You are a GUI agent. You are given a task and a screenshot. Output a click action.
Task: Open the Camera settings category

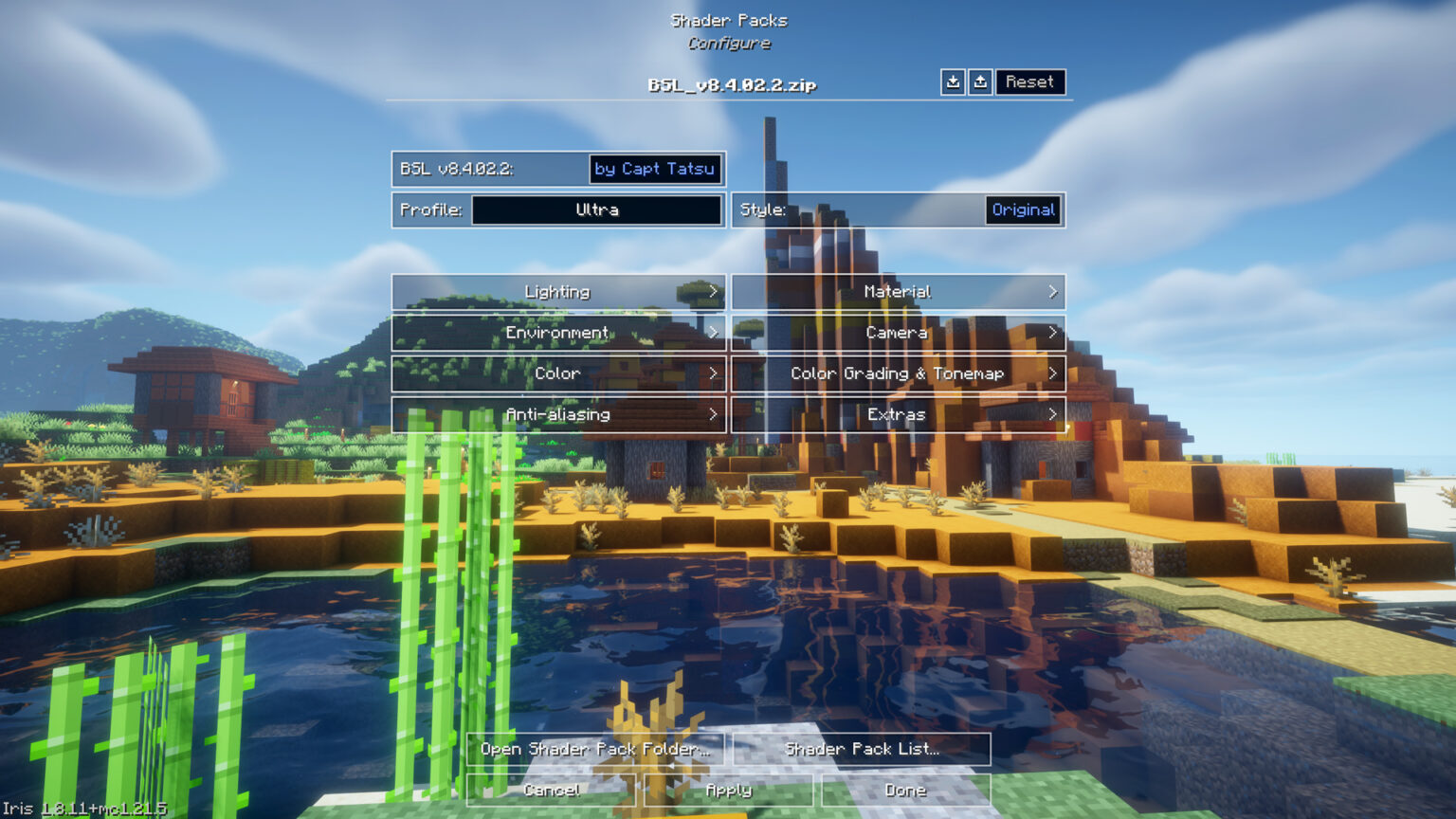pyautogui.click(x=898, y=333)
